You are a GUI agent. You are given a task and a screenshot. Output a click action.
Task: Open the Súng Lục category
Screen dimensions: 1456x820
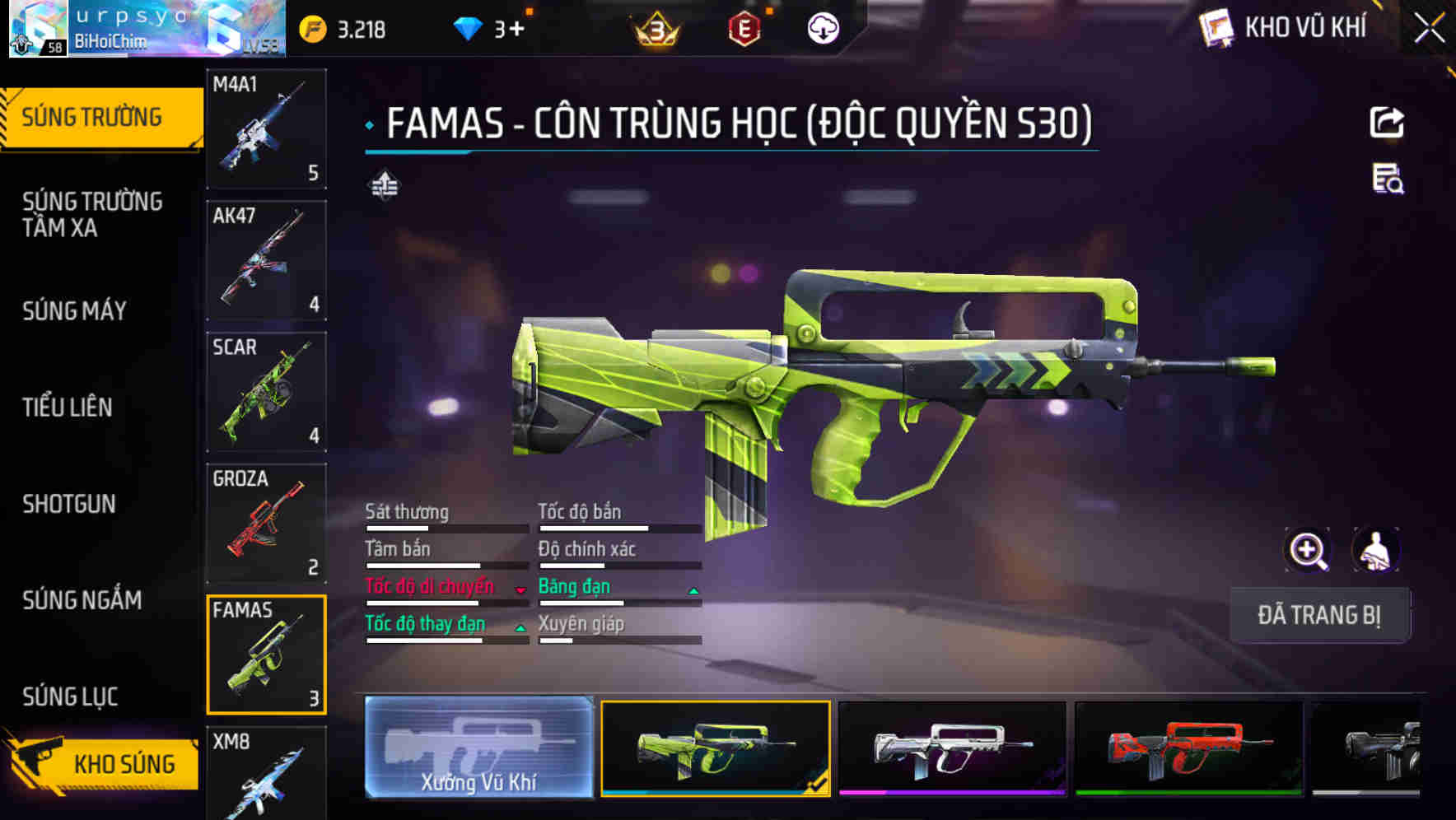click(70, 697)
